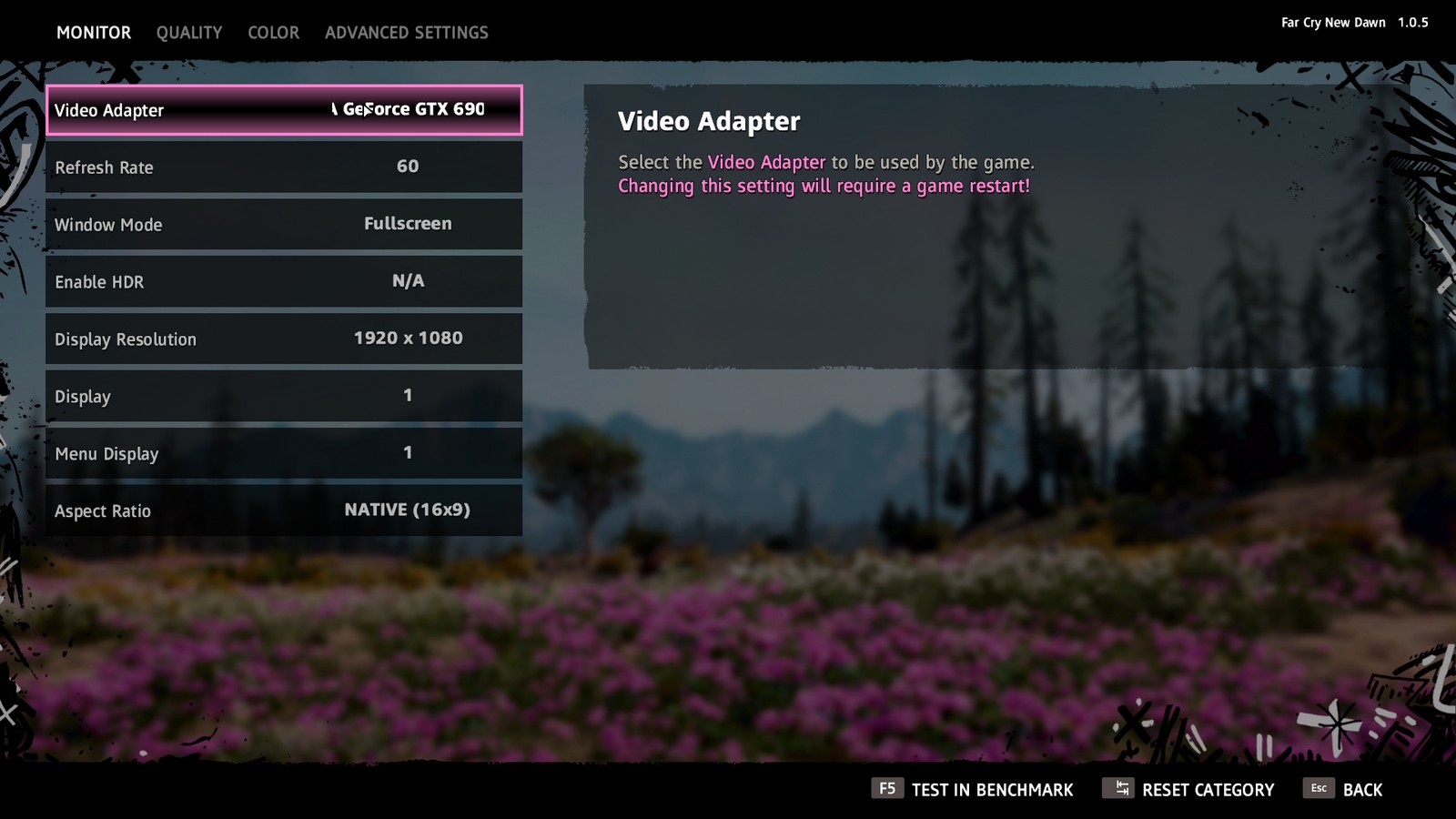Activate the Reset Category button
This screenshot has width=1456, height=819.
(x=1190, y=789)
